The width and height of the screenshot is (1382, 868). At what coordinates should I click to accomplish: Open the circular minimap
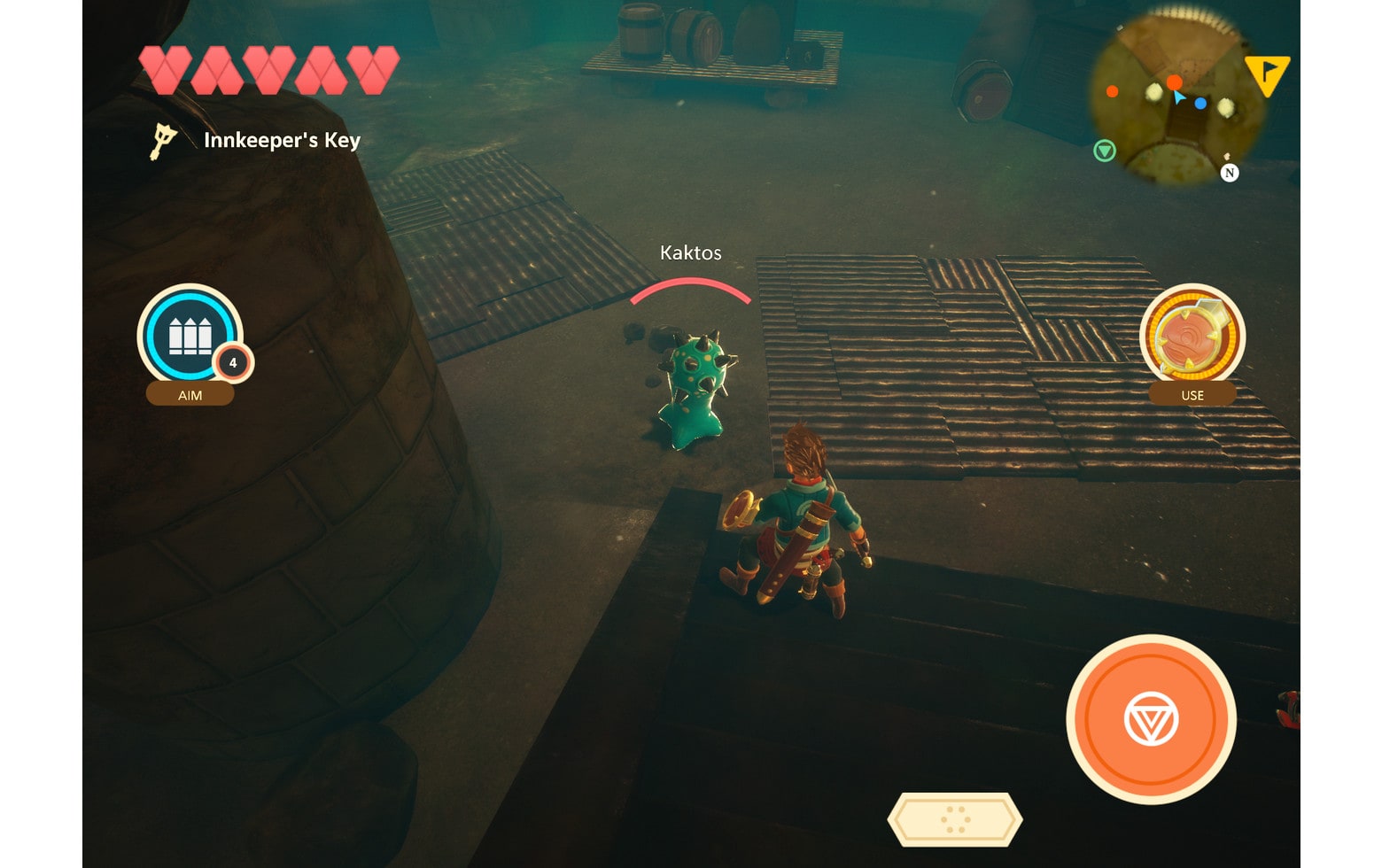pyautogui.click(x=1176, y=97)
